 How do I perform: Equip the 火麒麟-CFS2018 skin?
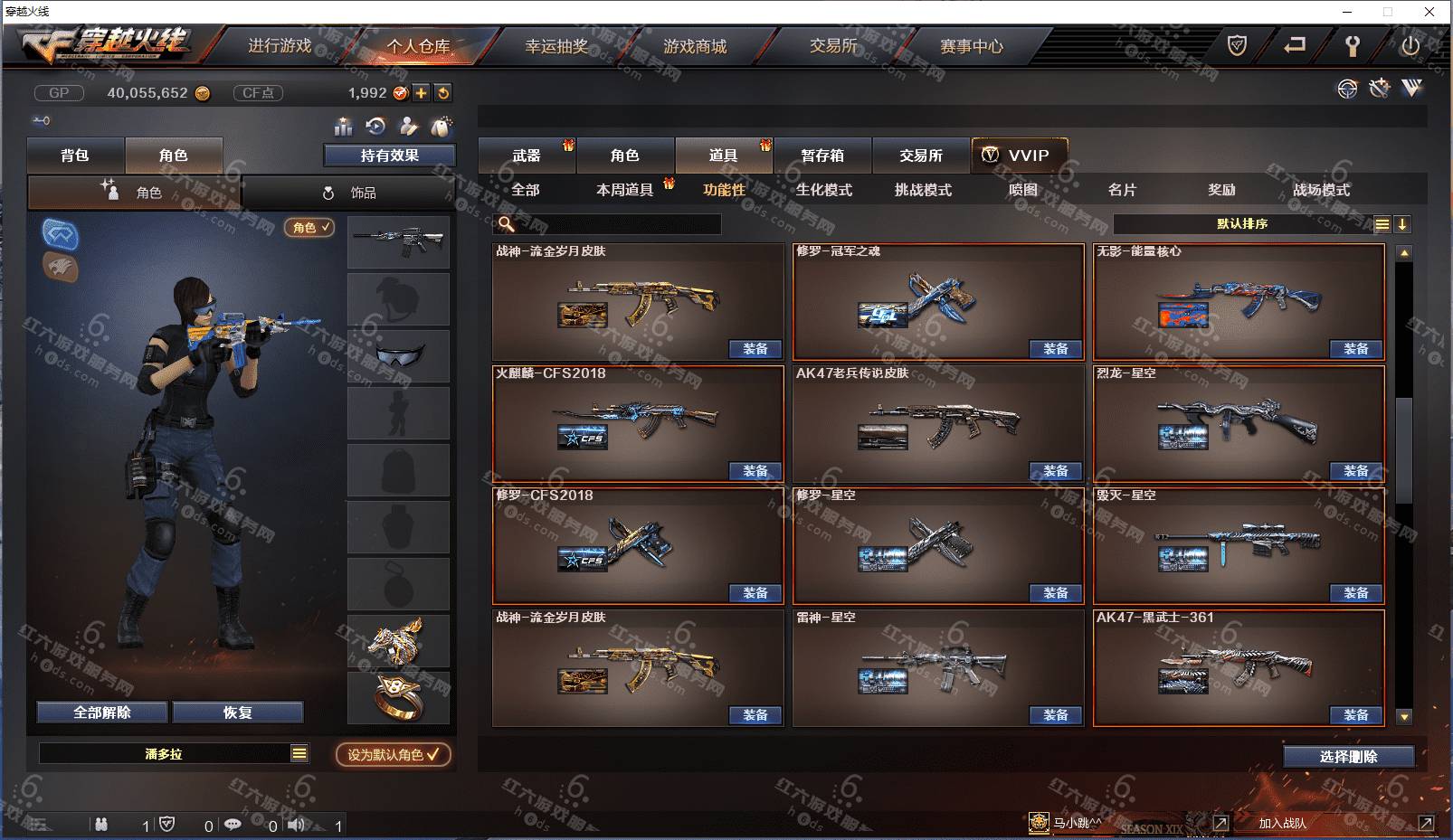(x=755, y=471)
